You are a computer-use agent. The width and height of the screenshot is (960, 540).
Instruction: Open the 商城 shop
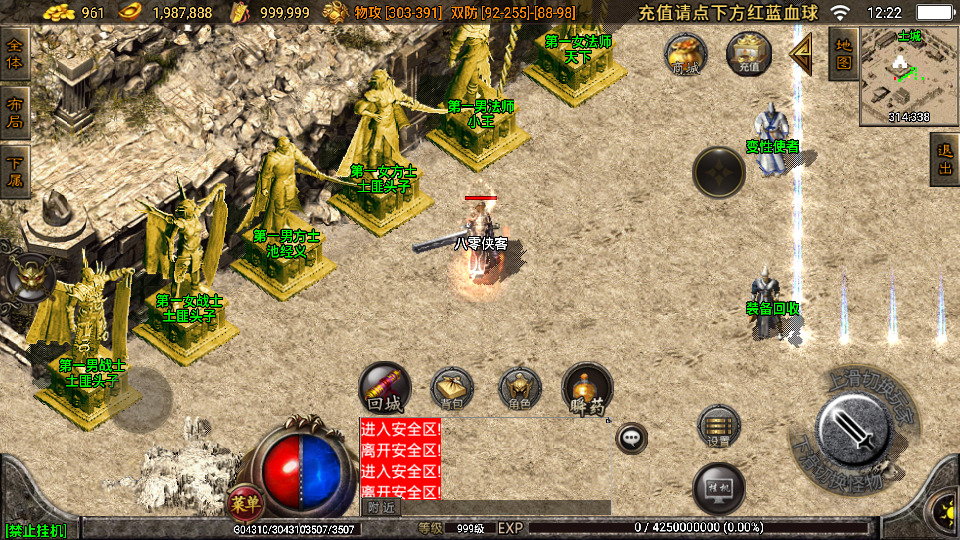pyautogui.click(x=686, y=53)
